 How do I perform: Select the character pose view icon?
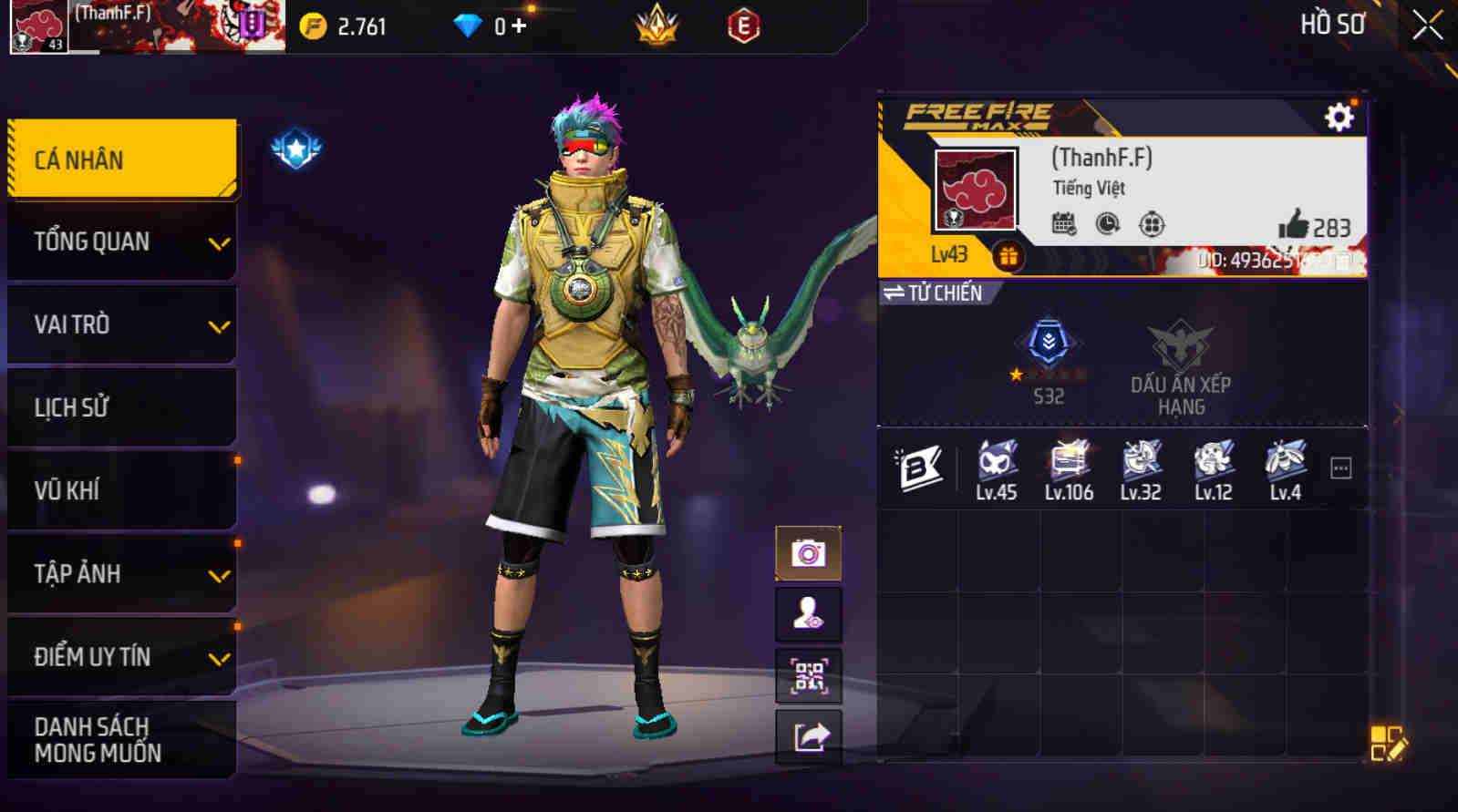click(x=809, y=613)
